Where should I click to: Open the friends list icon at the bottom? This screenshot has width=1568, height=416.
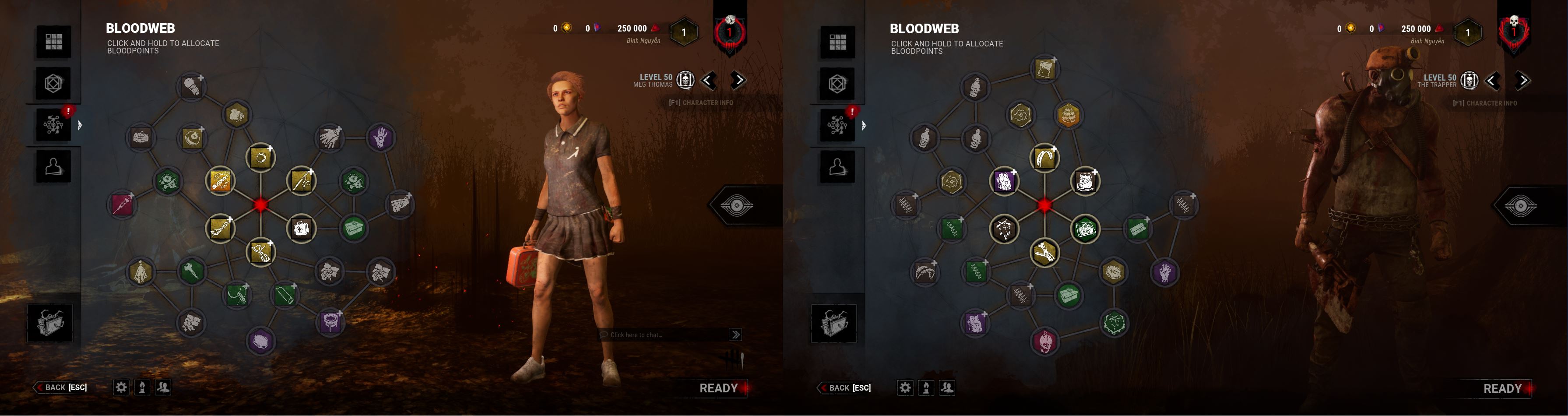point(163,387)
